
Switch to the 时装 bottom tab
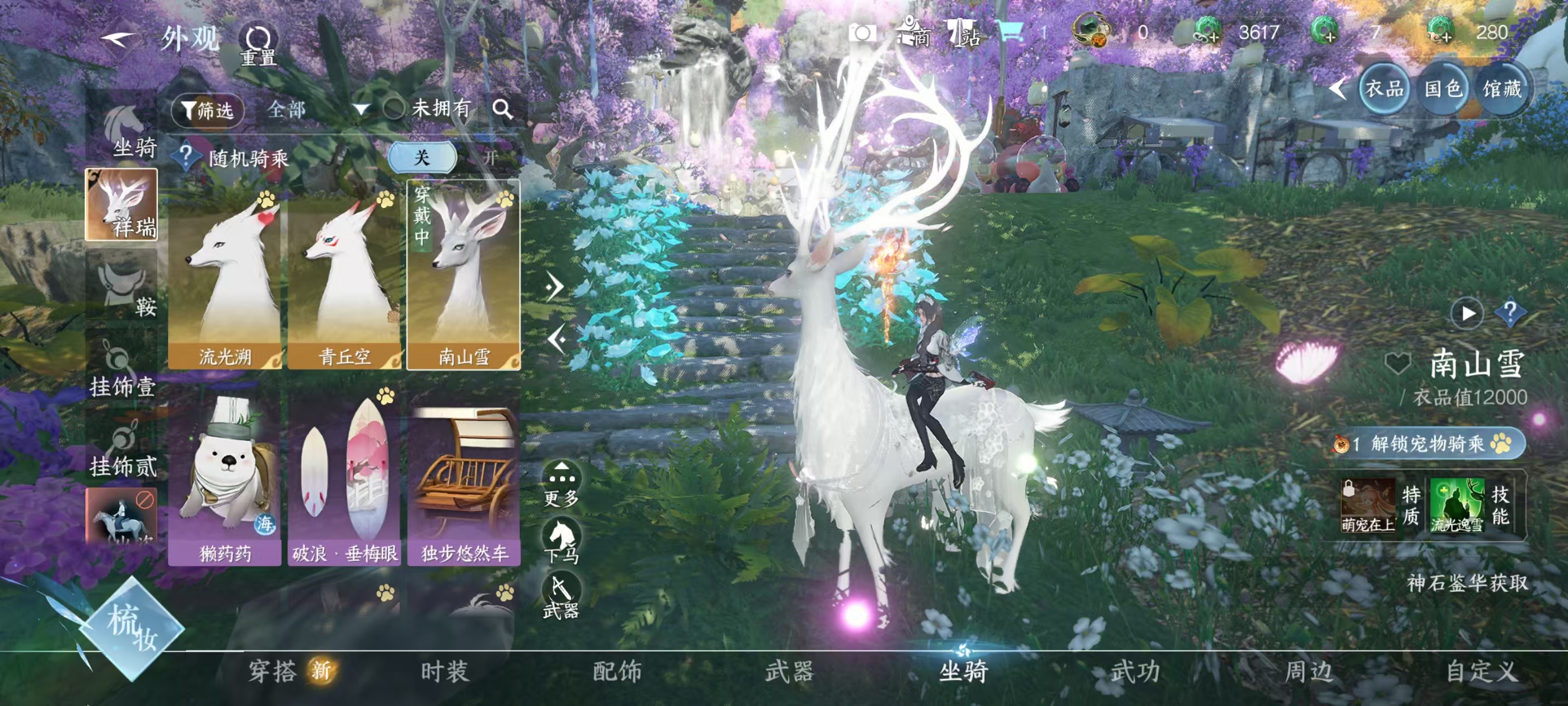click(x=444, y=671)
